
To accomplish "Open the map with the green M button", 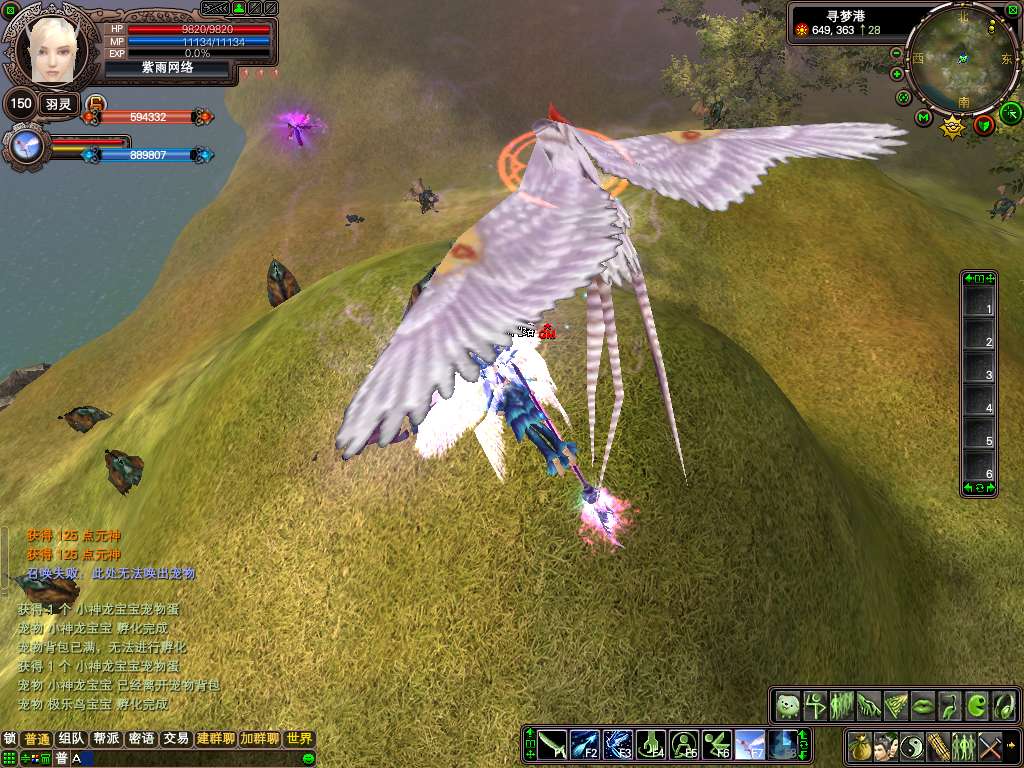I will (x=923, y=118).
